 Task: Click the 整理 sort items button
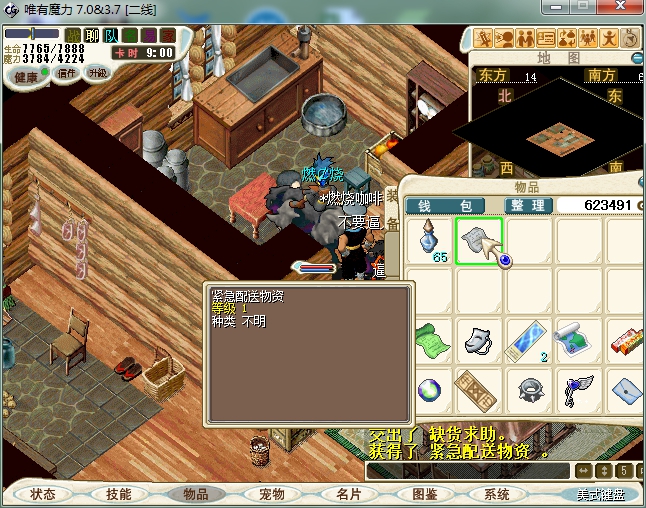point(524,205)
